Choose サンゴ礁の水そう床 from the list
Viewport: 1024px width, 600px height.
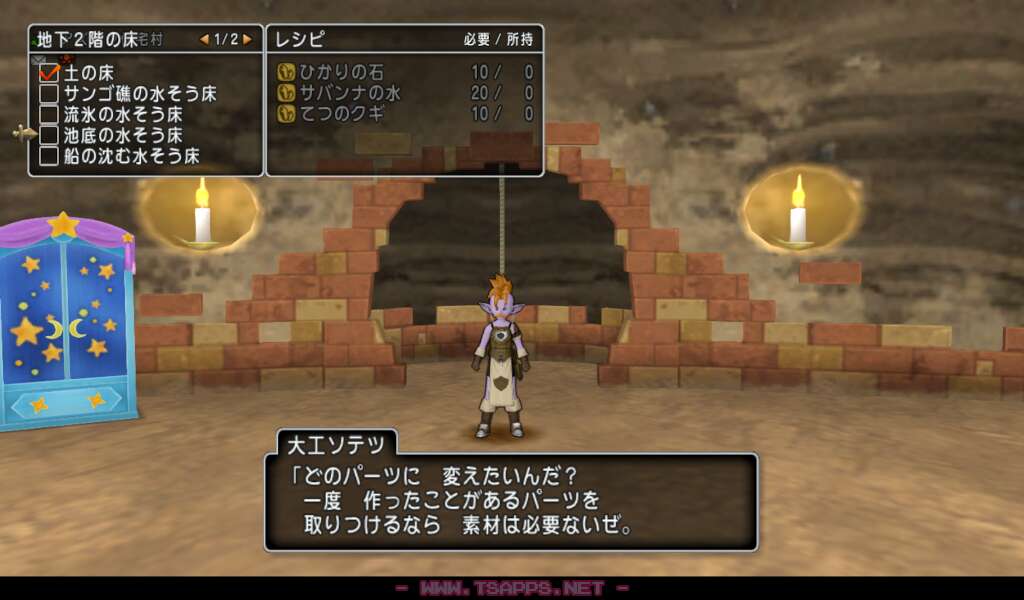tap(128, 94)
